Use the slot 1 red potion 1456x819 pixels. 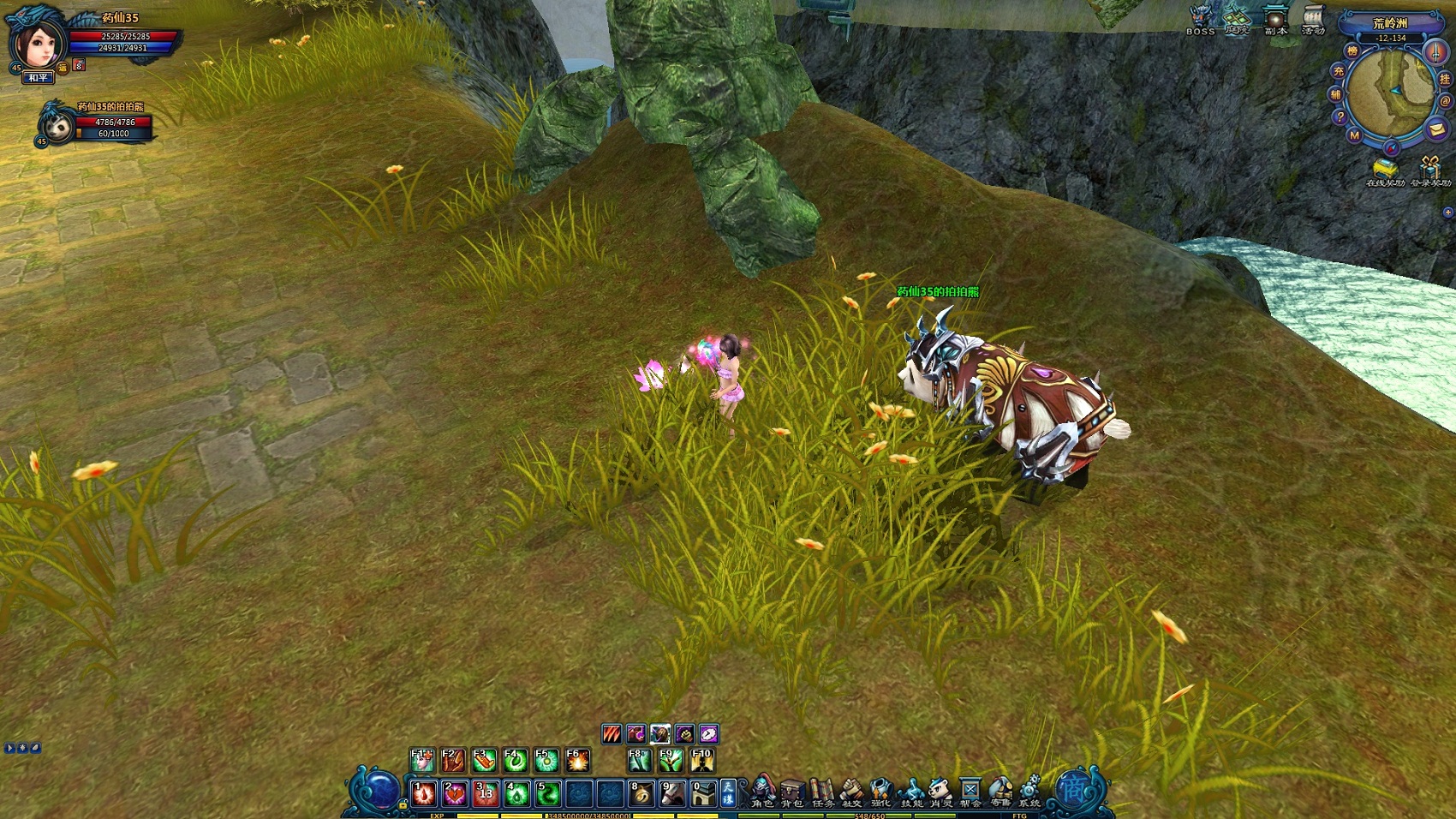tap(424, 794)
